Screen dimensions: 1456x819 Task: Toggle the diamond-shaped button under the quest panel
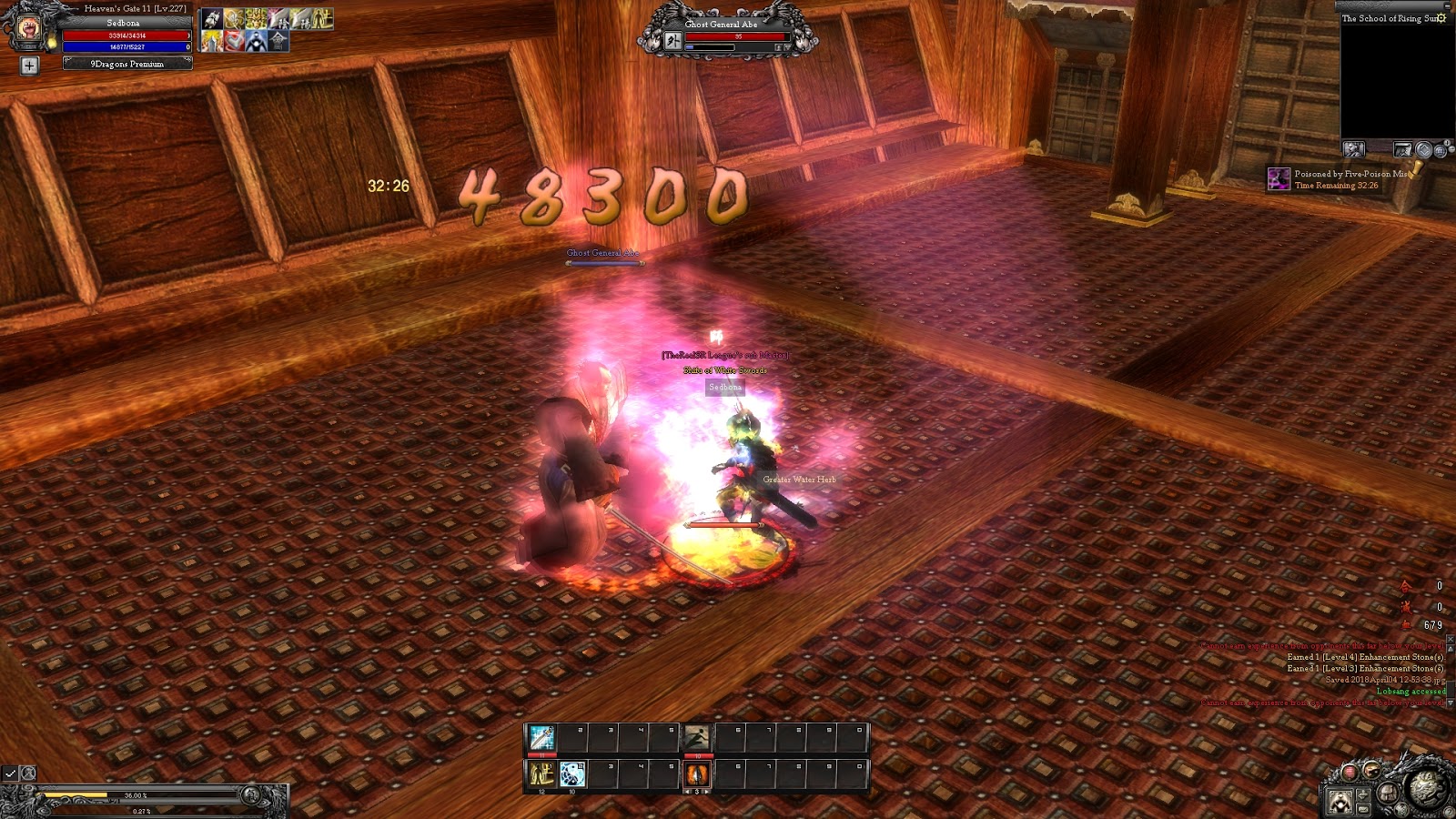click(1424, 149)
